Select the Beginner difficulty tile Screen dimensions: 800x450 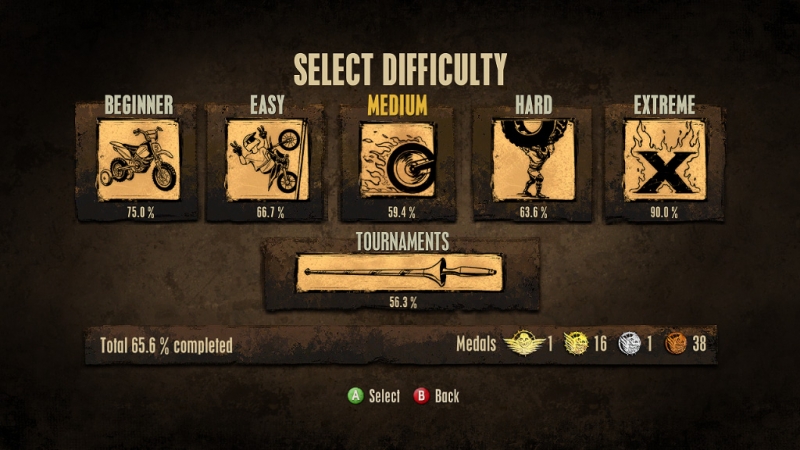point(138,160)
